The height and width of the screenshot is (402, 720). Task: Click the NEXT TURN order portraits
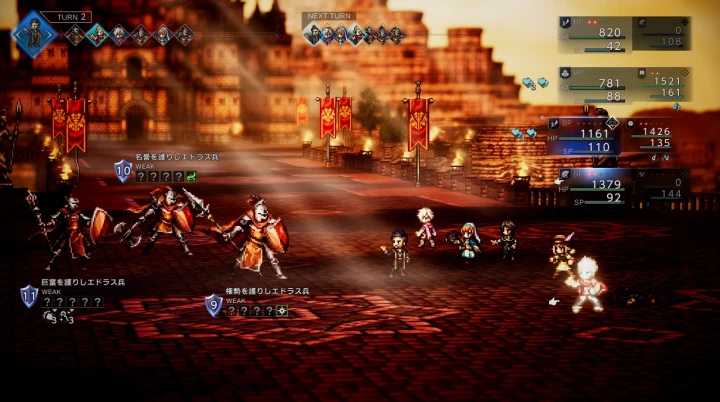tap(354, 34)
